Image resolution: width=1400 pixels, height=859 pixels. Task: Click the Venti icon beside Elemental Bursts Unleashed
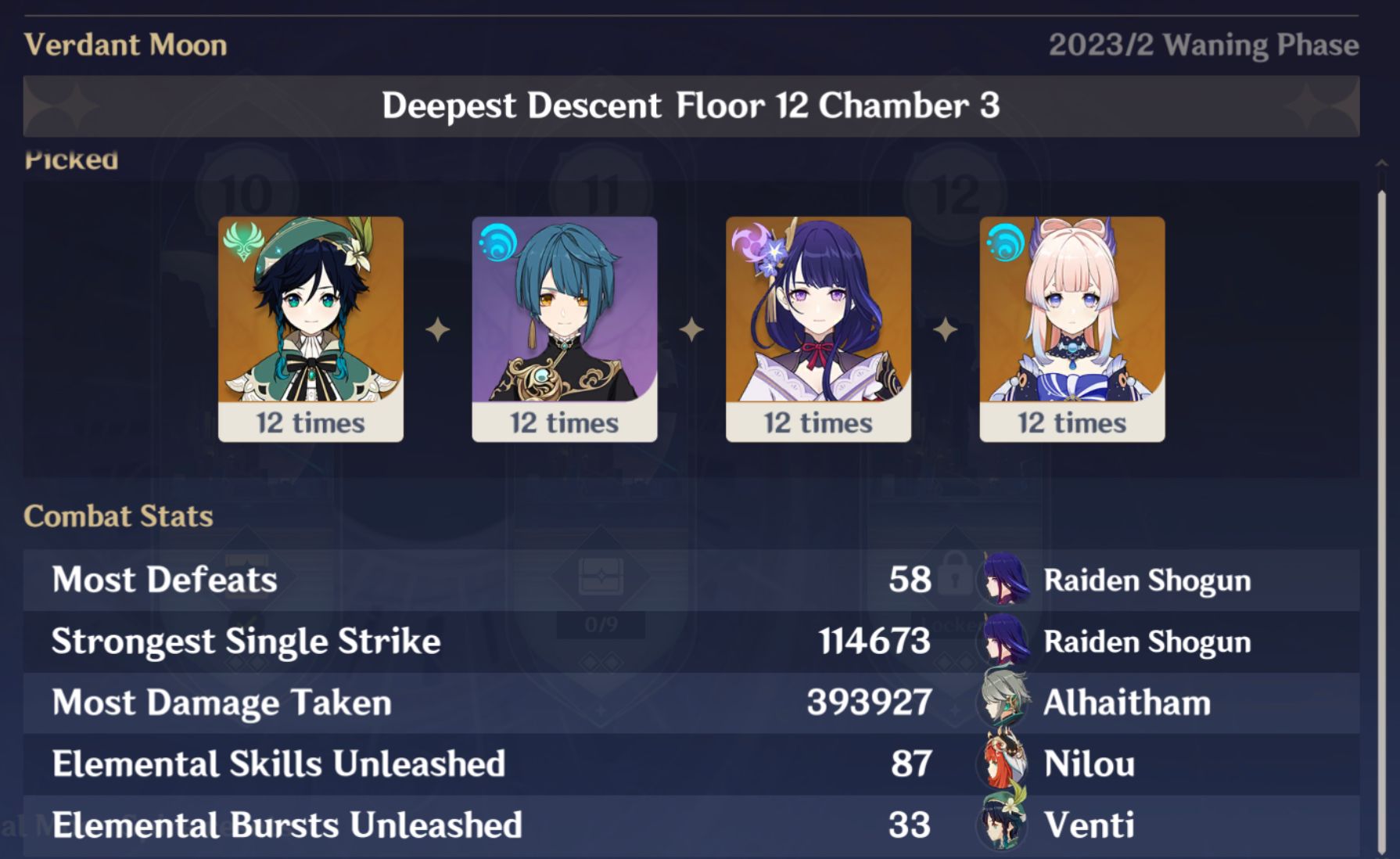tap(1002, 825)
